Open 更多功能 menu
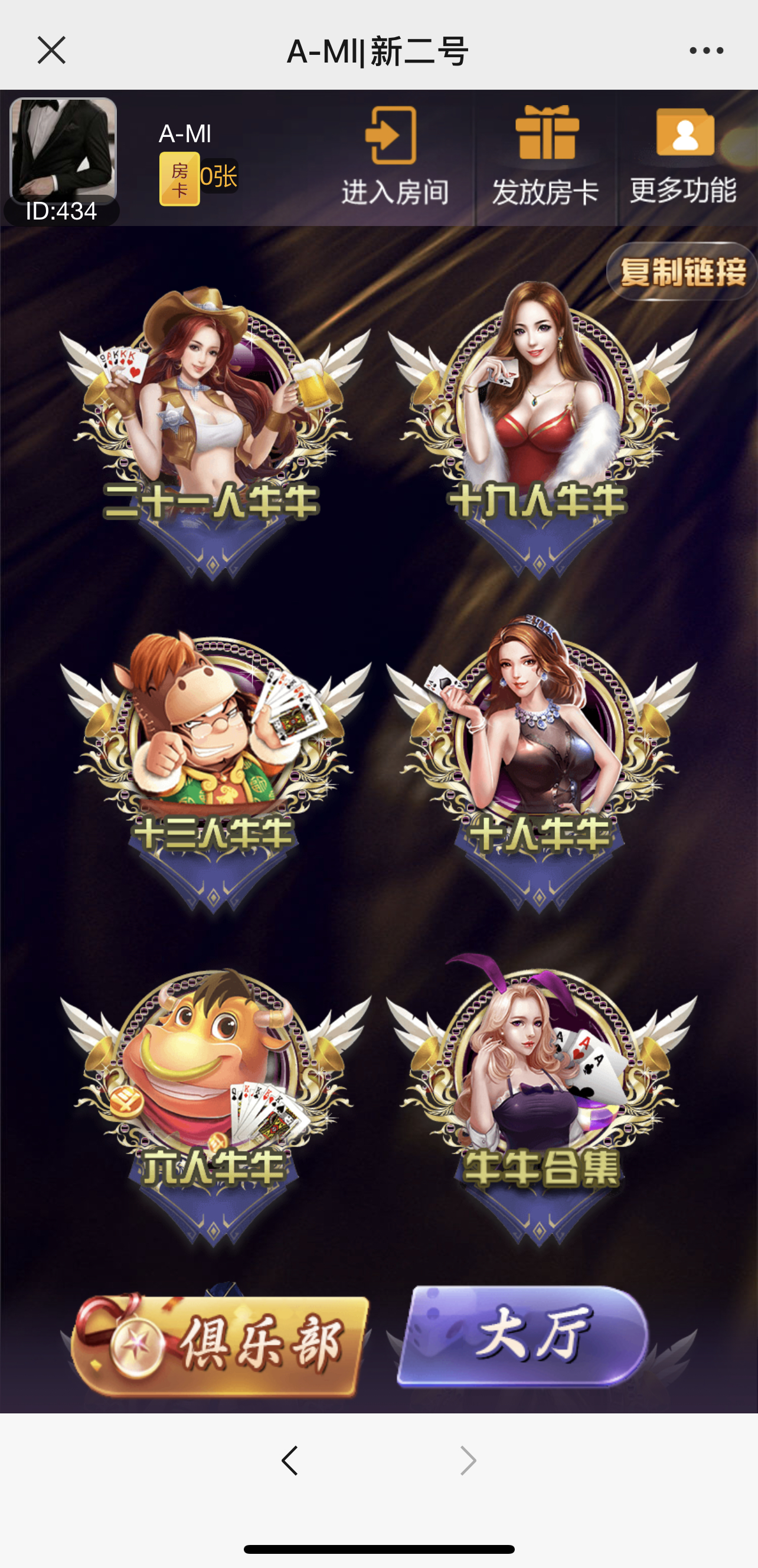The width and height of the screenshot is (758, 1568). [x=684, y=157]
